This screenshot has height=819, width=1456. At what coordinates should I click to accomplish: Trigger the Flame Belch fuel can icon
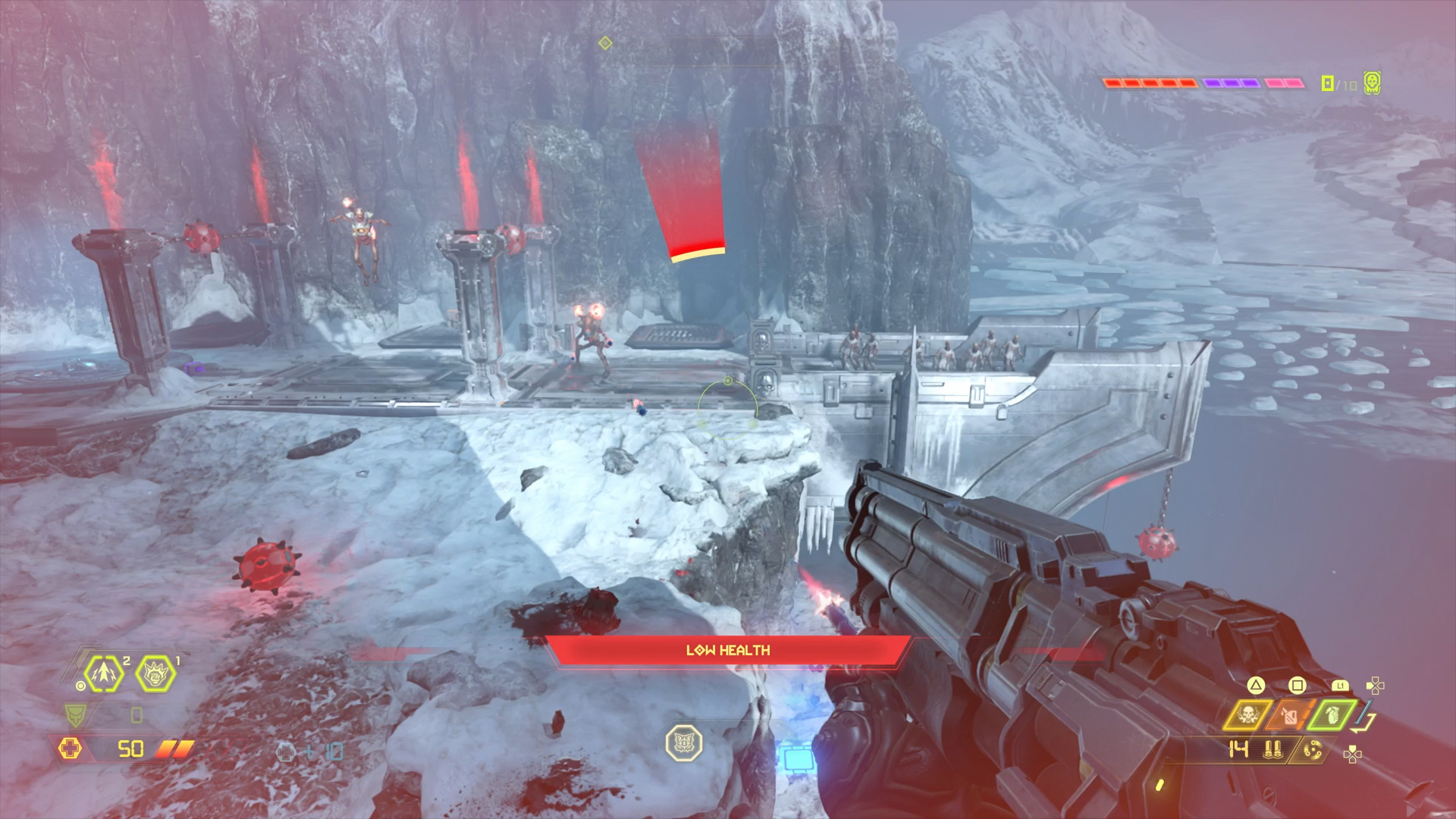coord(1290,714)
